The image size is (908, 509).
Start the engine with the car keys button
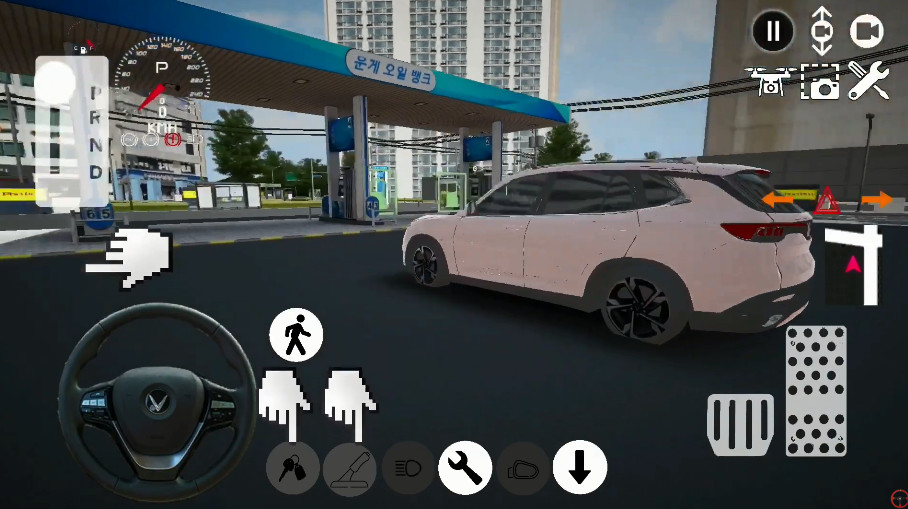[293, 468]
